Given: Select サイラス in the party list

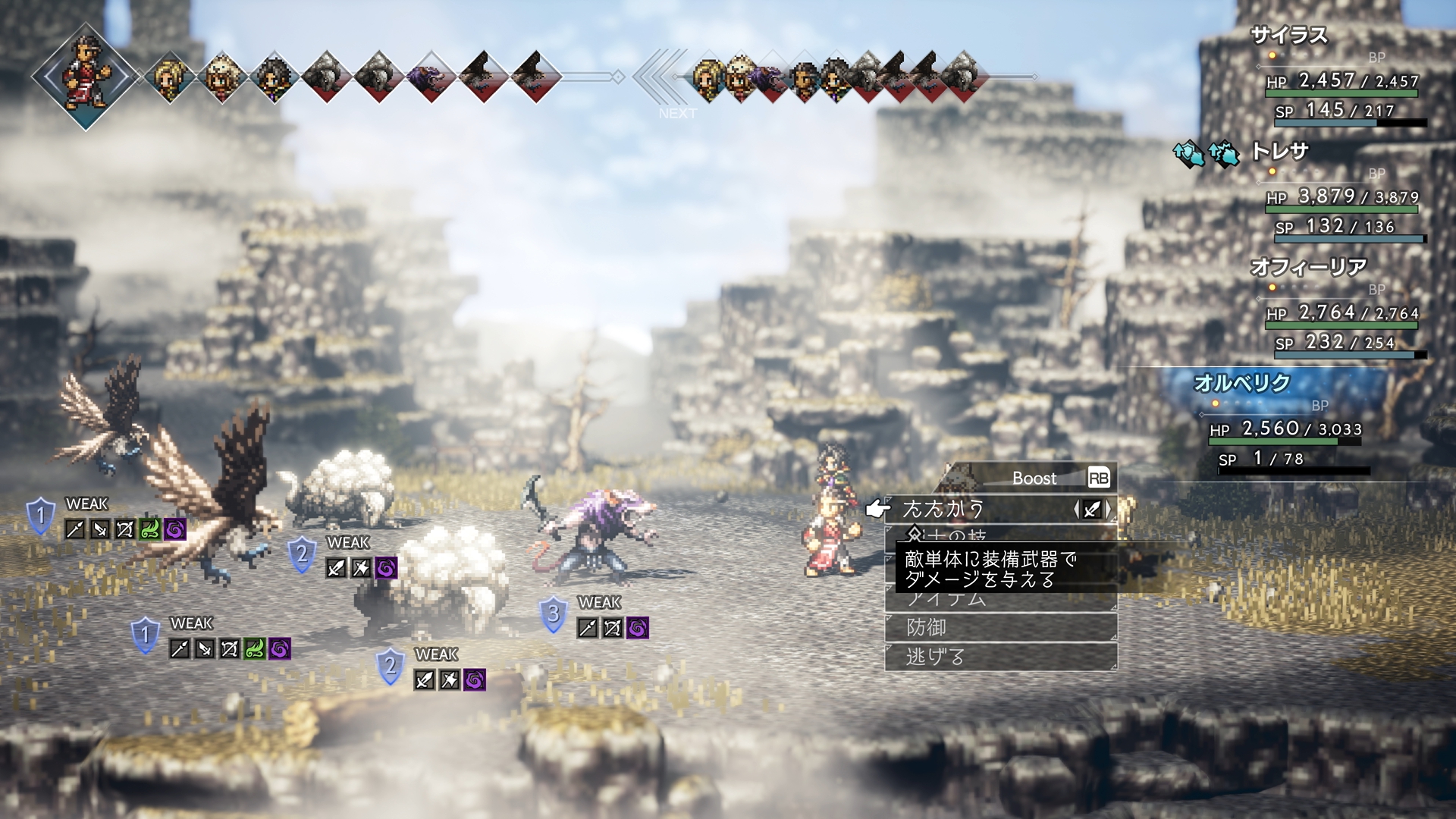Looking at the screenshot, I should 1288,36.
